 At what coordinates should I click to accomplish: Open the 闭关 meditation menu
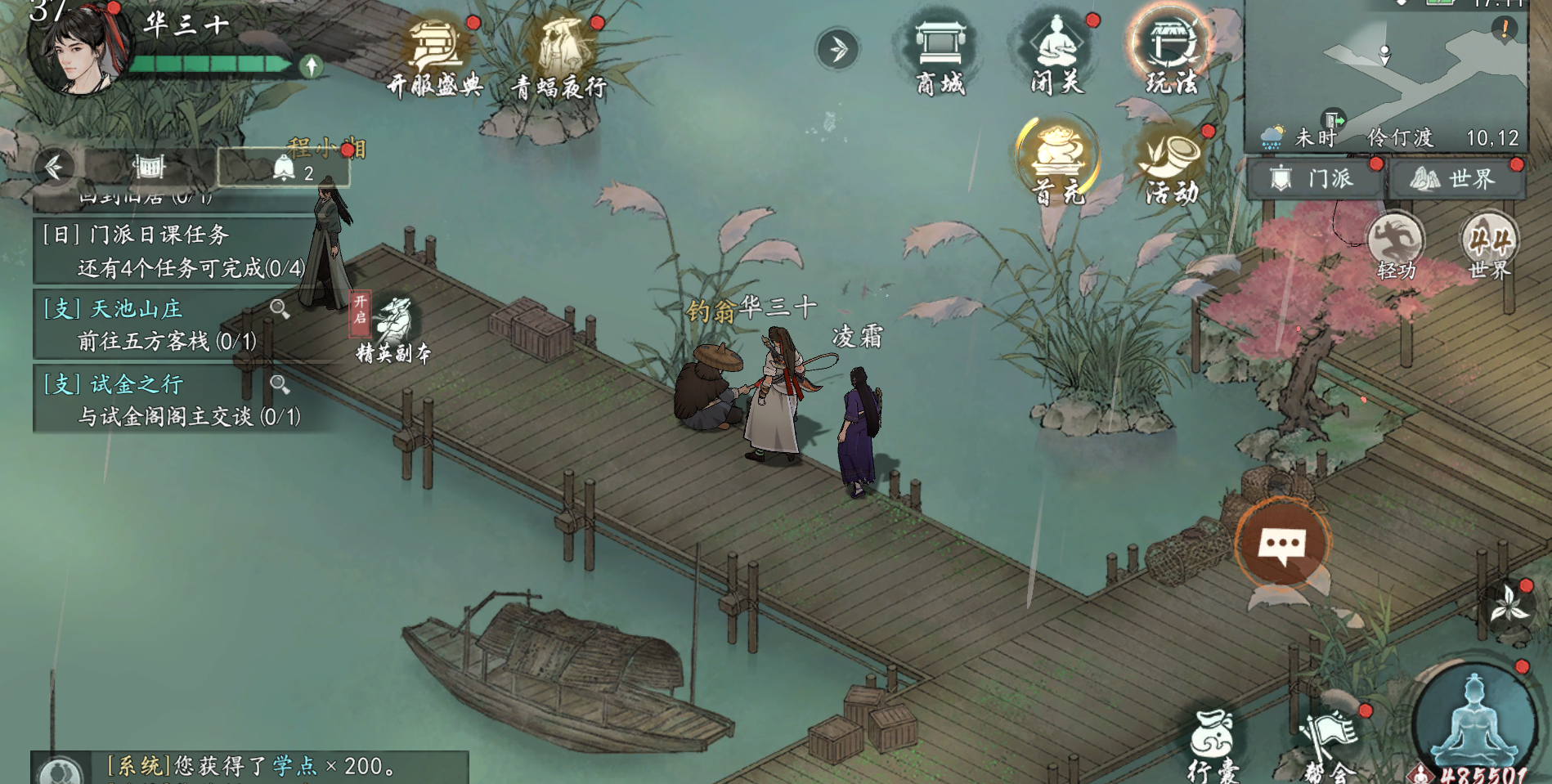point(1056,54)
